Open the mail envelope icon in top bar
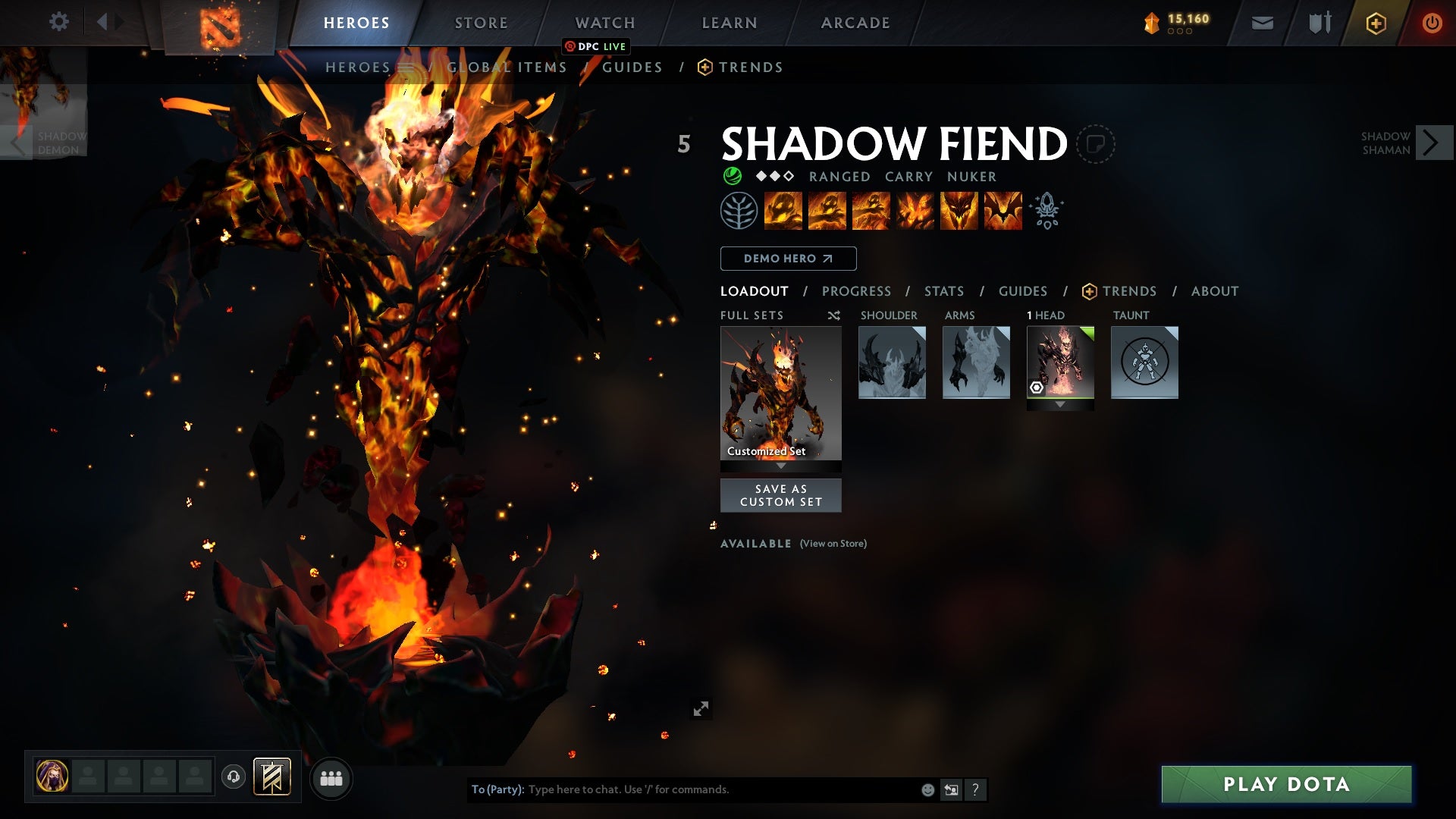Viewport: 1456px width, 819px height. coord(1261,22)
